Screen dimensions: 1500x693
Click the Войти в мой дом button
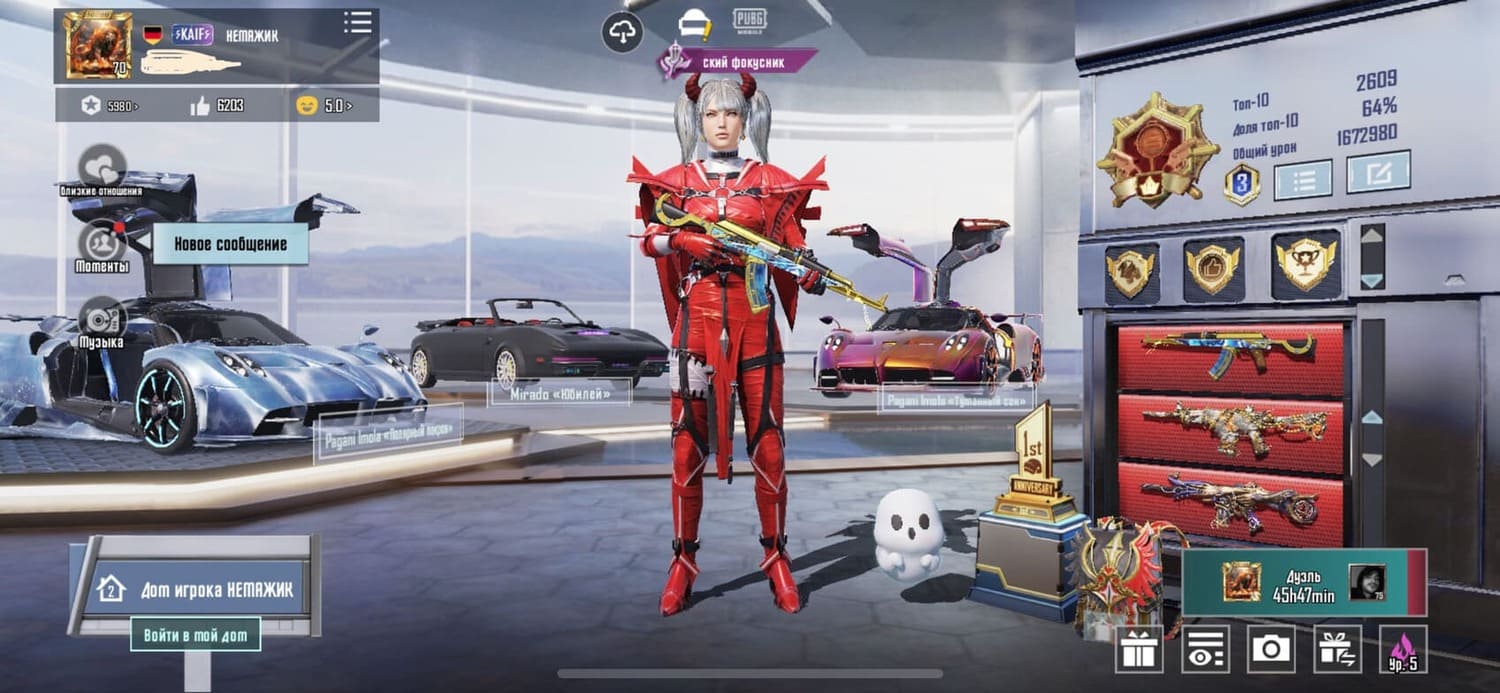tap(196, 634)
